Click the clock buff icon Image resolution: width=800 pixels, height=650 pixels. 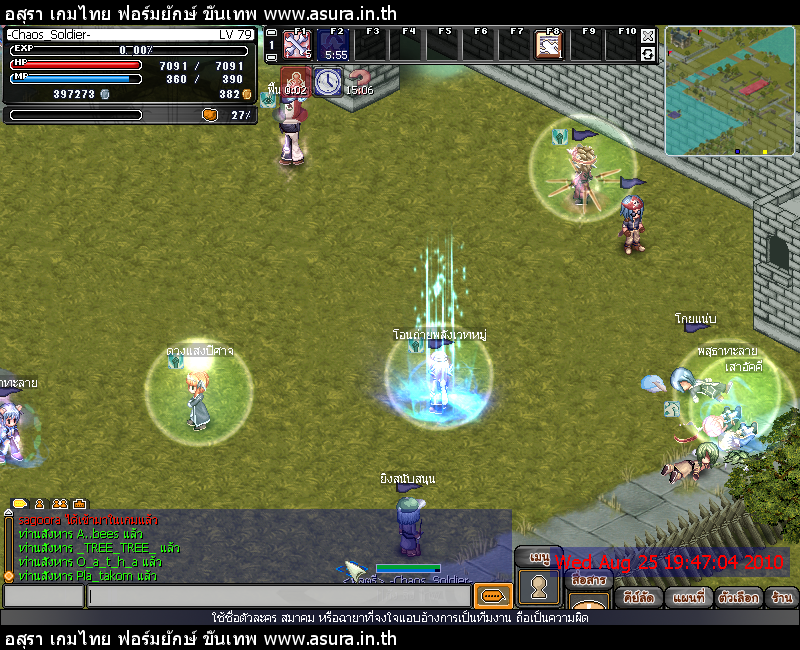[328, 82]
